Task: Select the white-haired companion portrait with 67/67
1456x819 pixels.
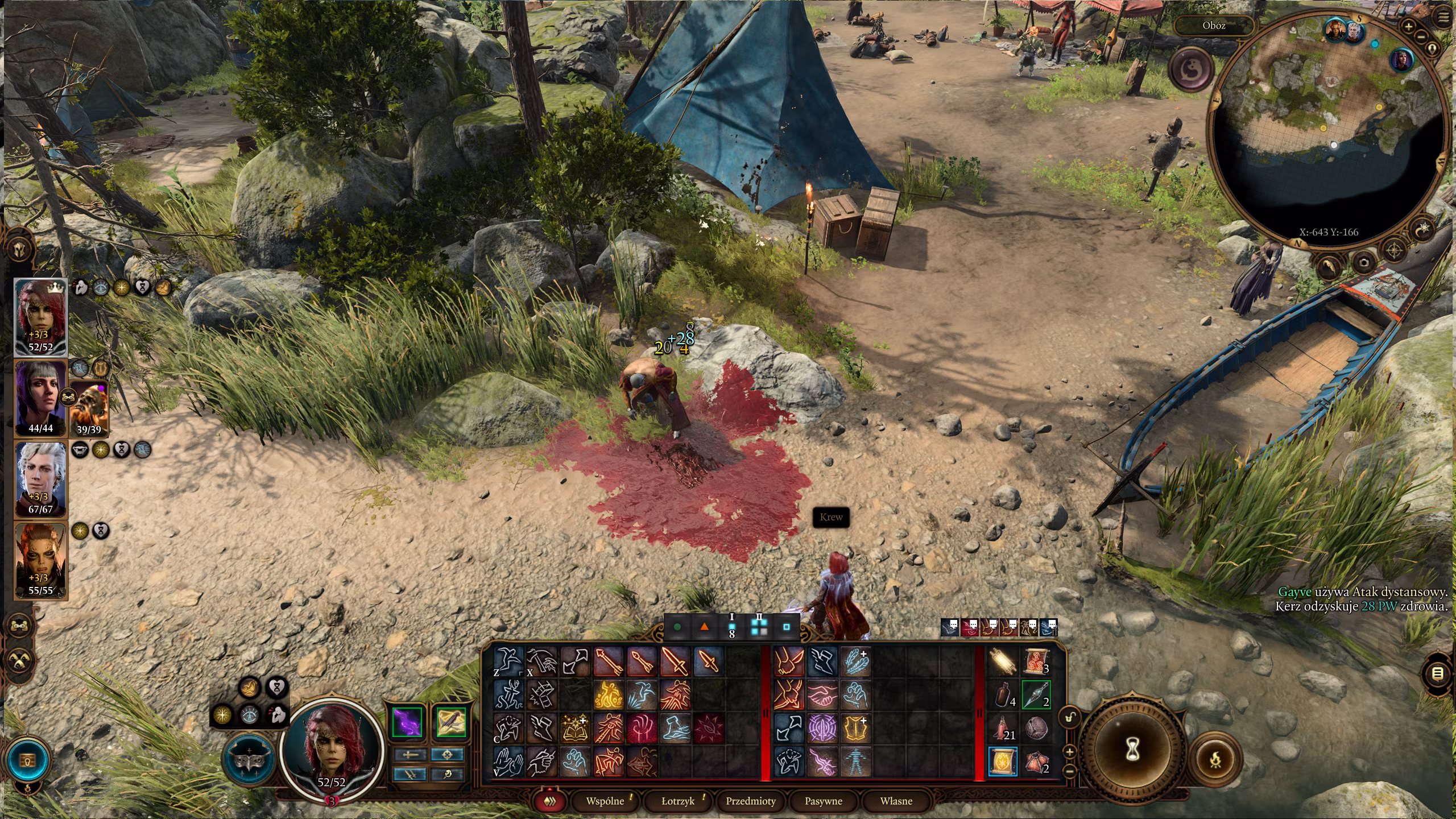Action: [40, 479]
